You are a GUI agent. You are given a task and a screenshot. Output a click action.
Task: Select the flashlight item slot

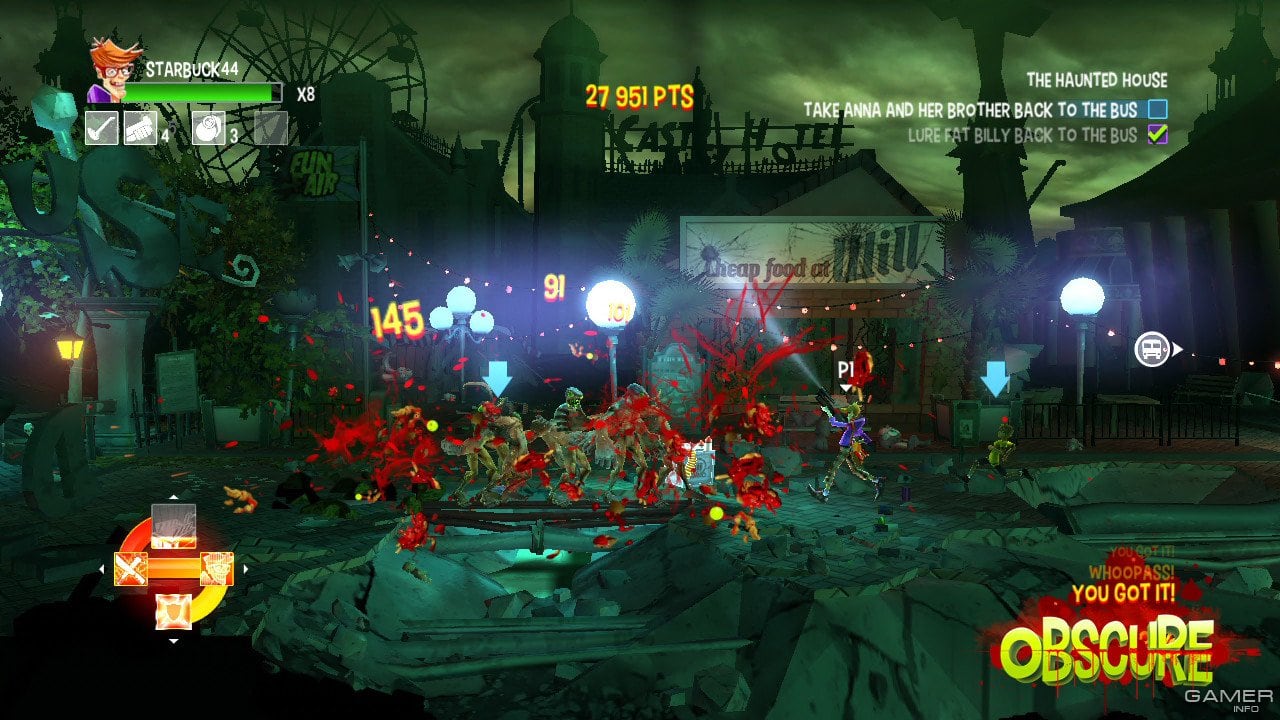[140, 128]
